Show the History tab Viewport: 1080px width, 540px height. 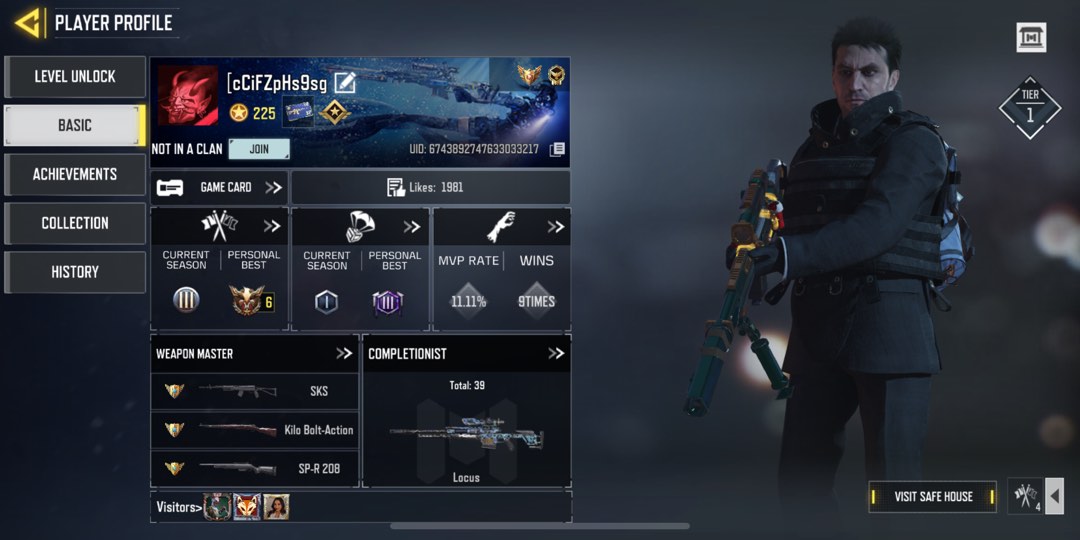coord(75,272)
